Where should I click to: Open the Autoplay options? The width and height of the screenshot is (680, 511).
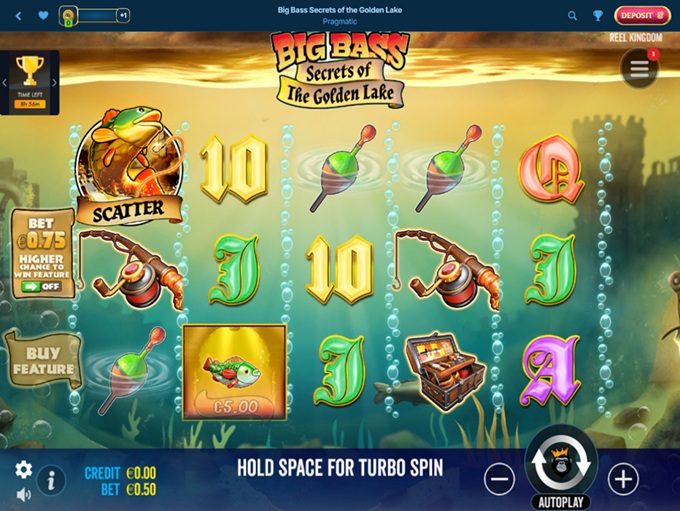pos(561,502)
